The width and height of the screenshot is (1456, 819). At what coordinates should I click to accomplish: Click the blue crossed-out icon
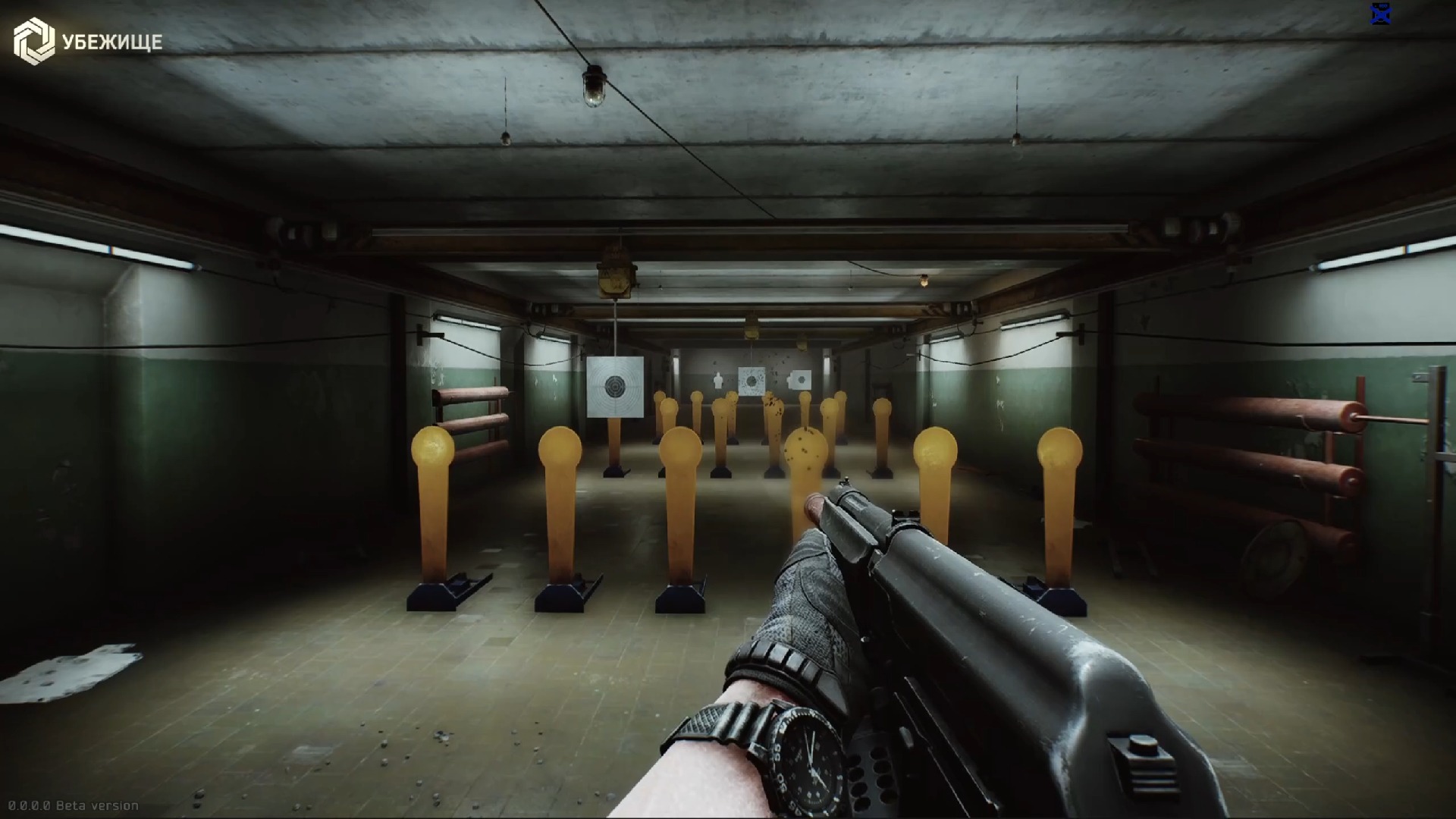point(1381,14)
